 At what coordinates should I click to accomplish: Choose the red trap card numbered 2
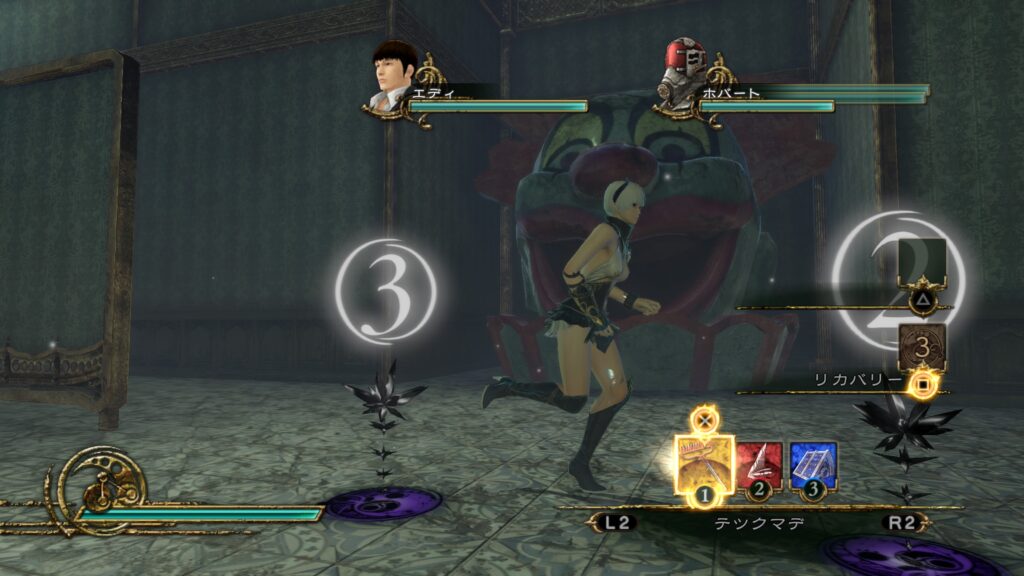pos(759,466)
